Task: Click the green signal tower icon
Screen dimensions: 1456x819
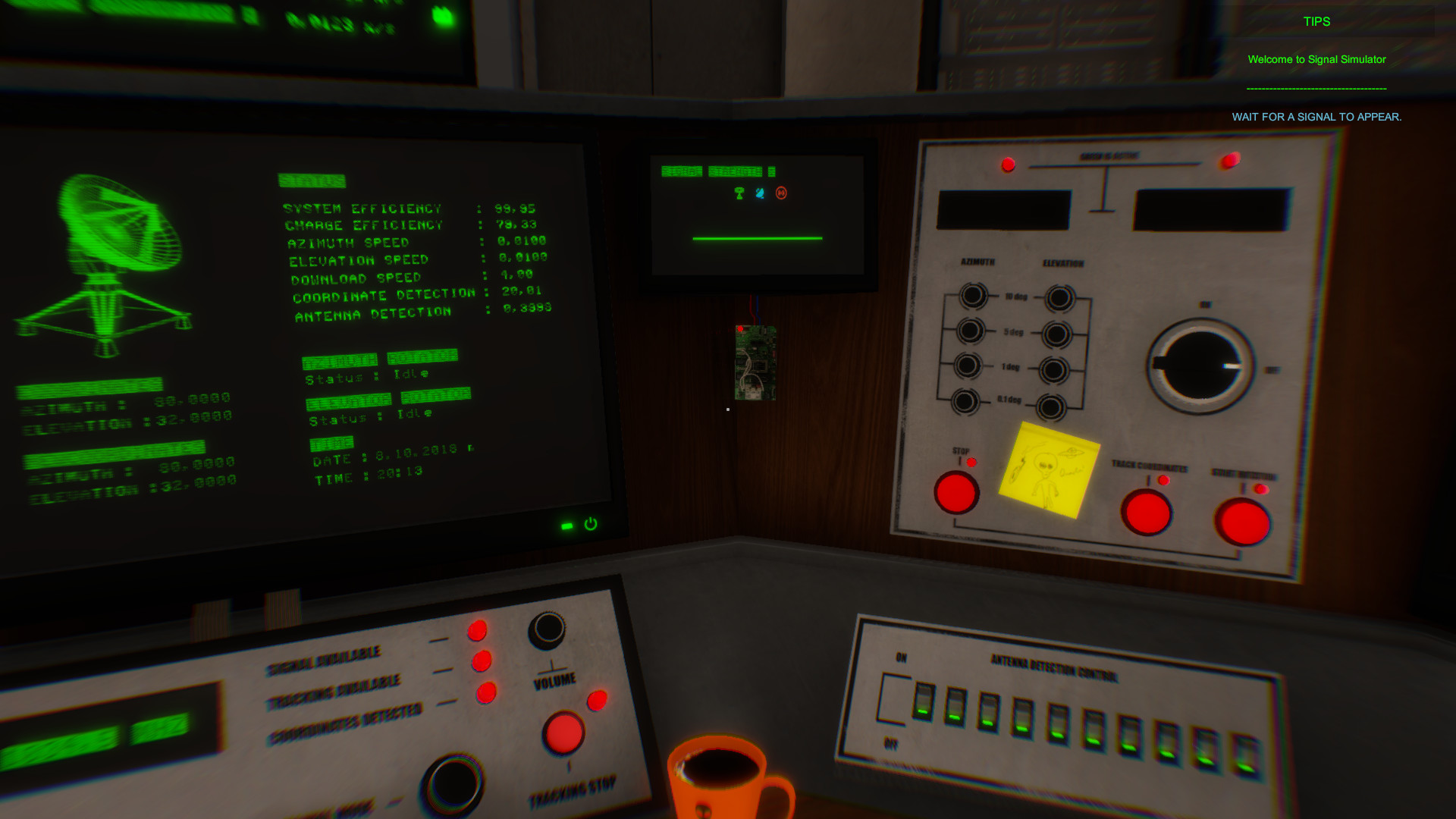Action: point(738,194)
